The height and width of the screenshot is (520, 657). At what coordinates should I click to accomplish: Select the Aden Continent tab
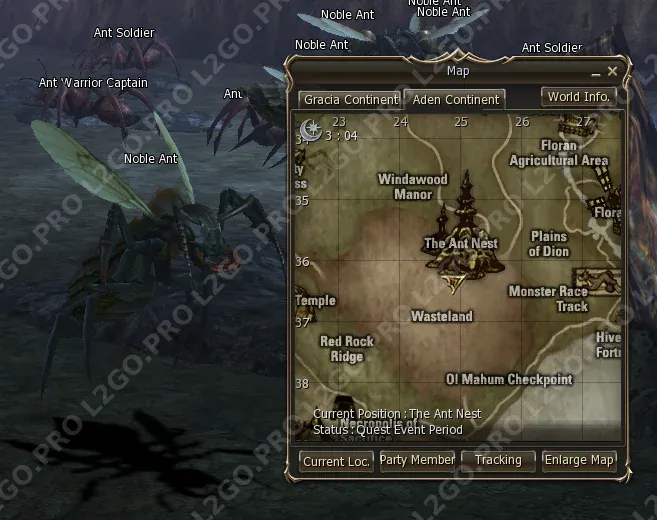click(455, 100)
